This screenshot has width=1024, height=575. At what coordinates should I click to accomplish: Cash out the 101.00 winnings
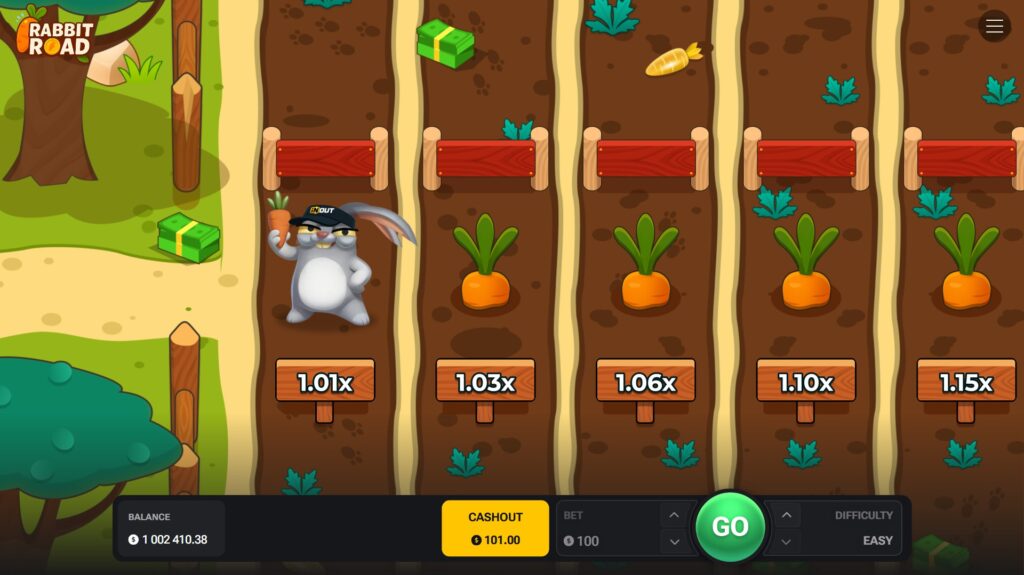pyautogui.click(x=495, y=528)
